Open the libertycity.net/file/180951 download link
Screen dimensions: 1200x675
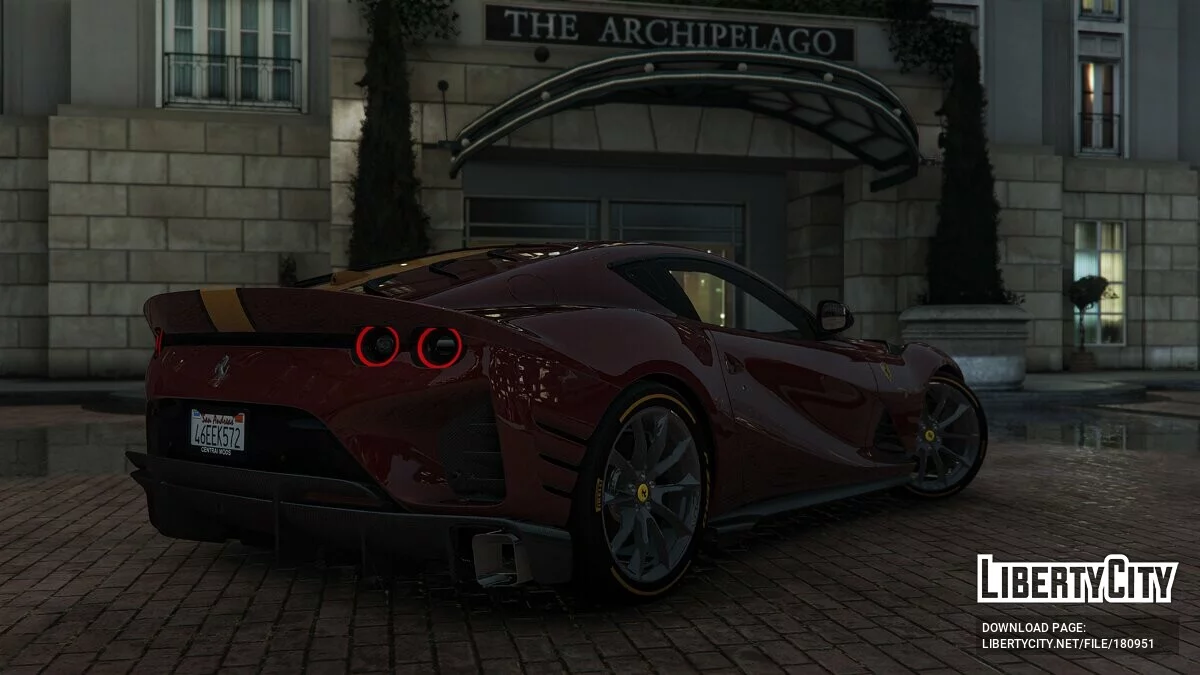click(1067, 644)
